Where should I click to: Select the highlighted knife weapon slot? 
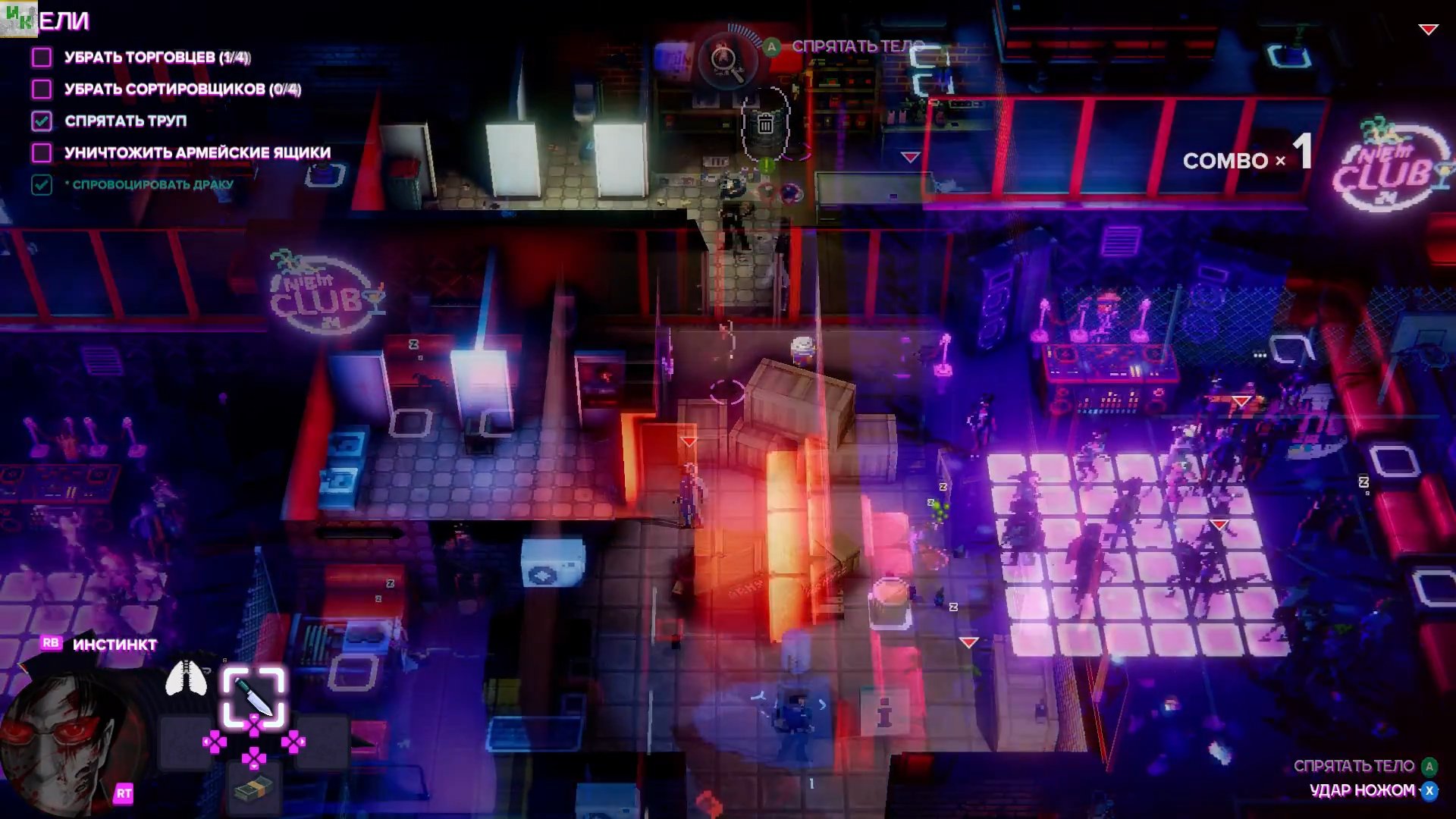pos(253,696)
